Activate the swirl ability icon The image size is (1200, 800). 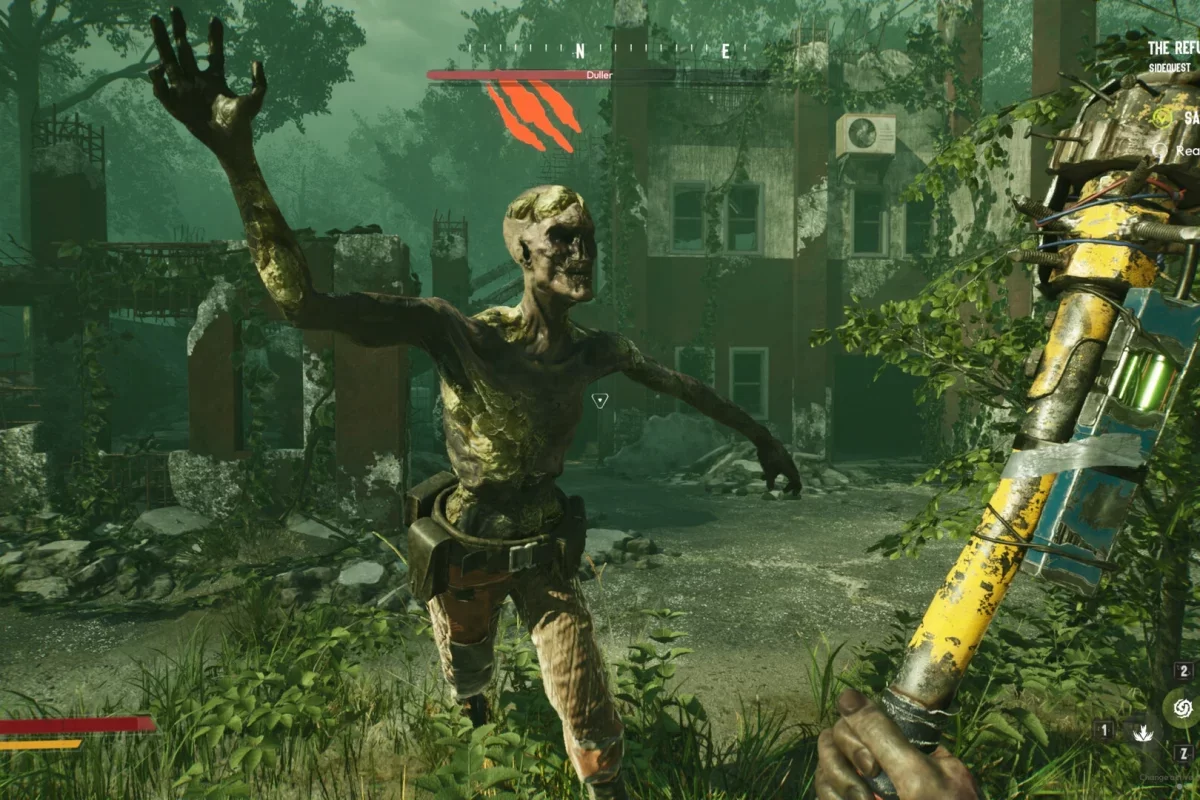[1182, 710]
